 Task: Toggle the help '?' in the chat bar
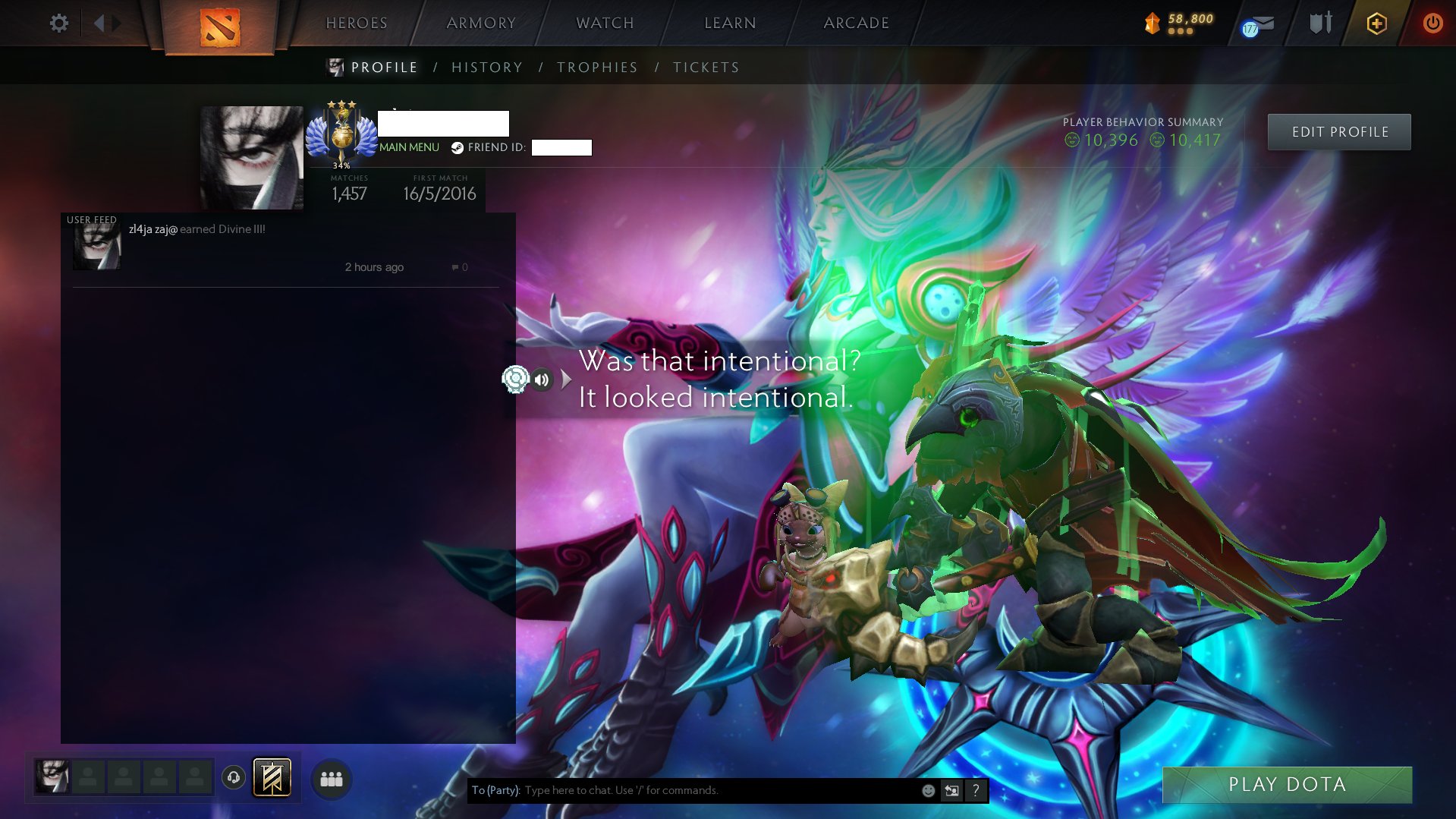[975, 790]
